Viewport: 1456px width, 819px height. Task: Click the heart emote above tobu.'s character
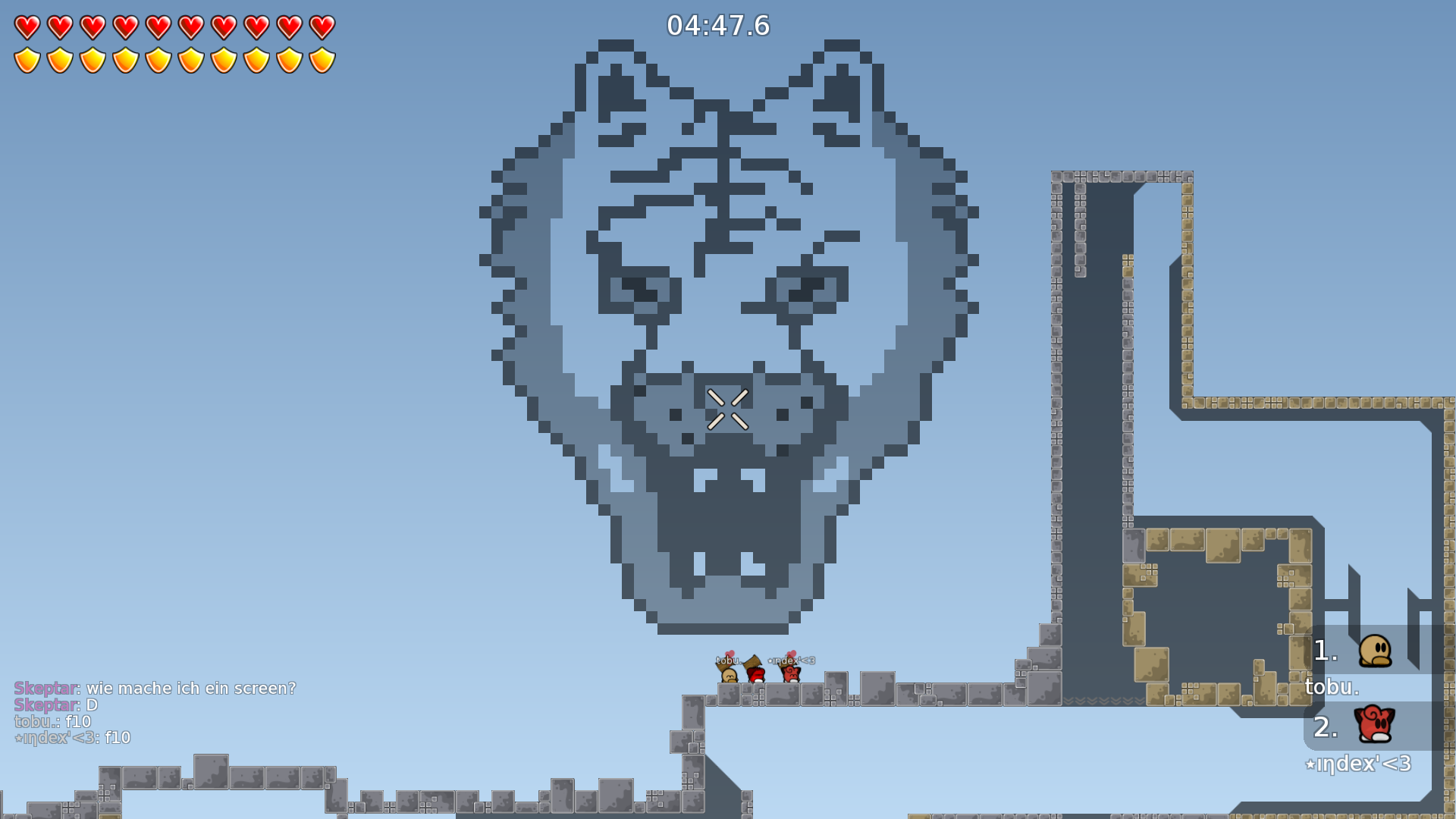(730, 653)
